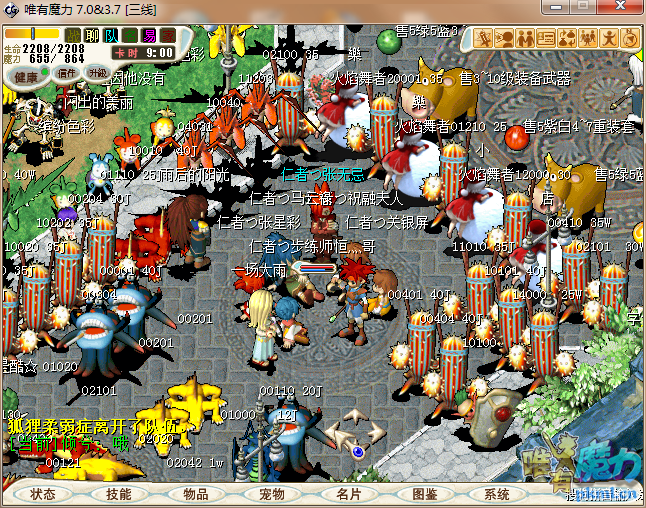The image size is (646, 508).
Task: Toggle the 名 name card switch
Action: click(x=130, y=36)
